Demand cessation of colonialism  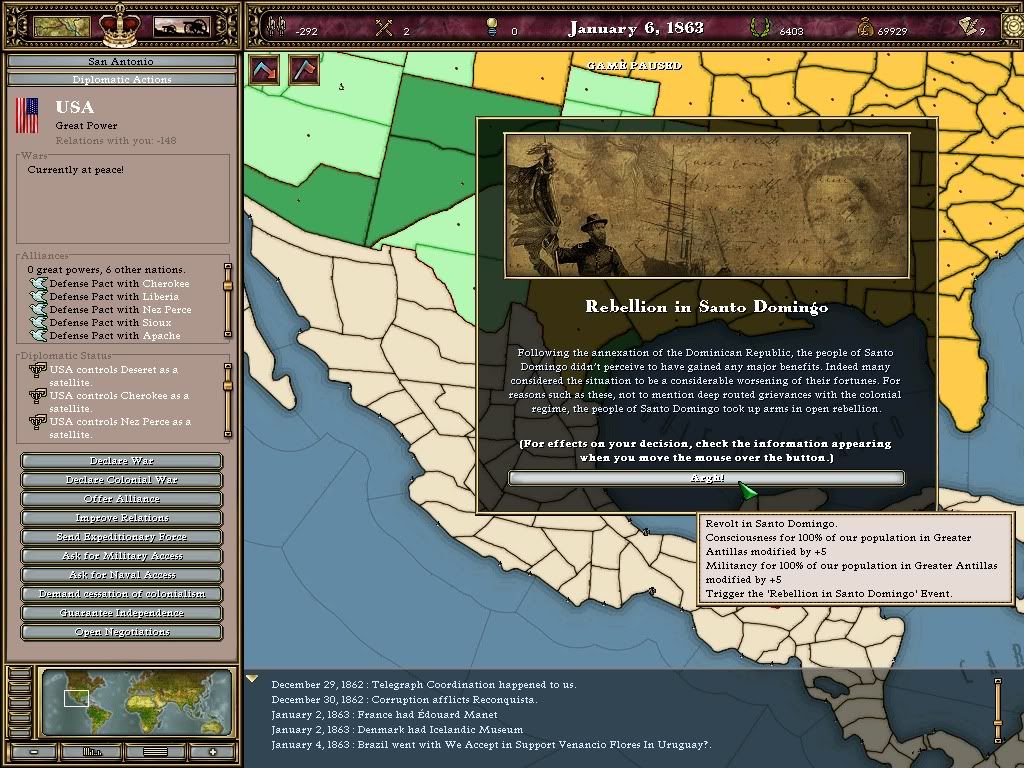pos(122,594)
